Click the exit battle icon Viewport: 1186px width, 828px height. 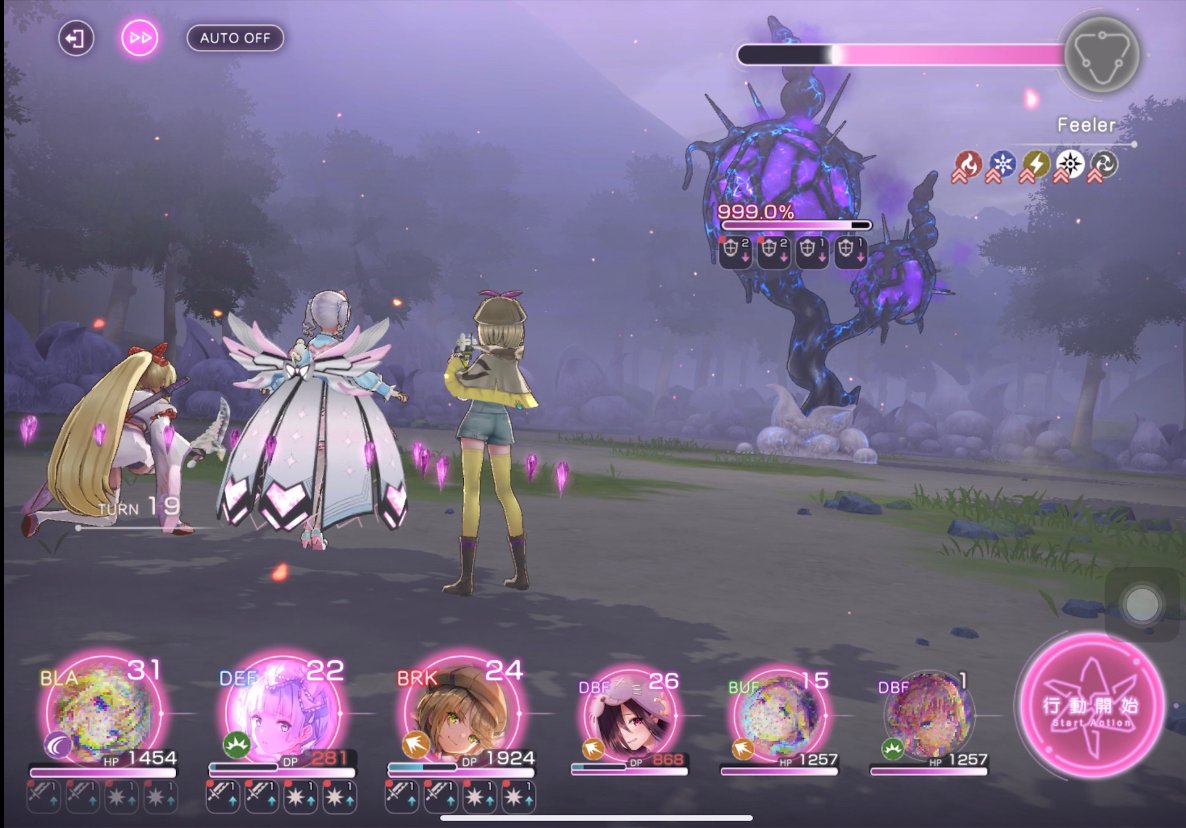75,39
